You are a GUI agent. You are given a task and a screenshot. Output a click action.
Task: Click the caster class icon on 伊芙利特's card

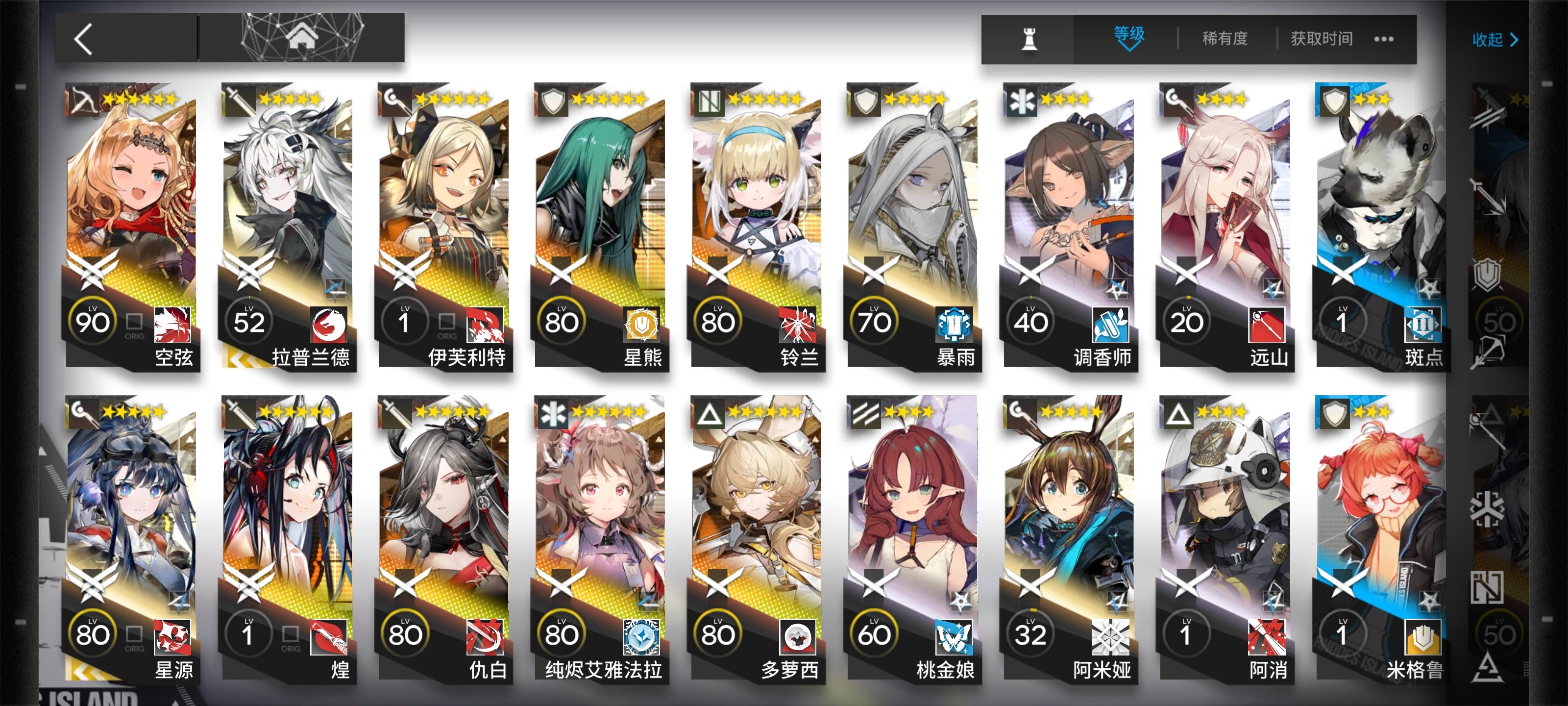(x=394, y=102)
